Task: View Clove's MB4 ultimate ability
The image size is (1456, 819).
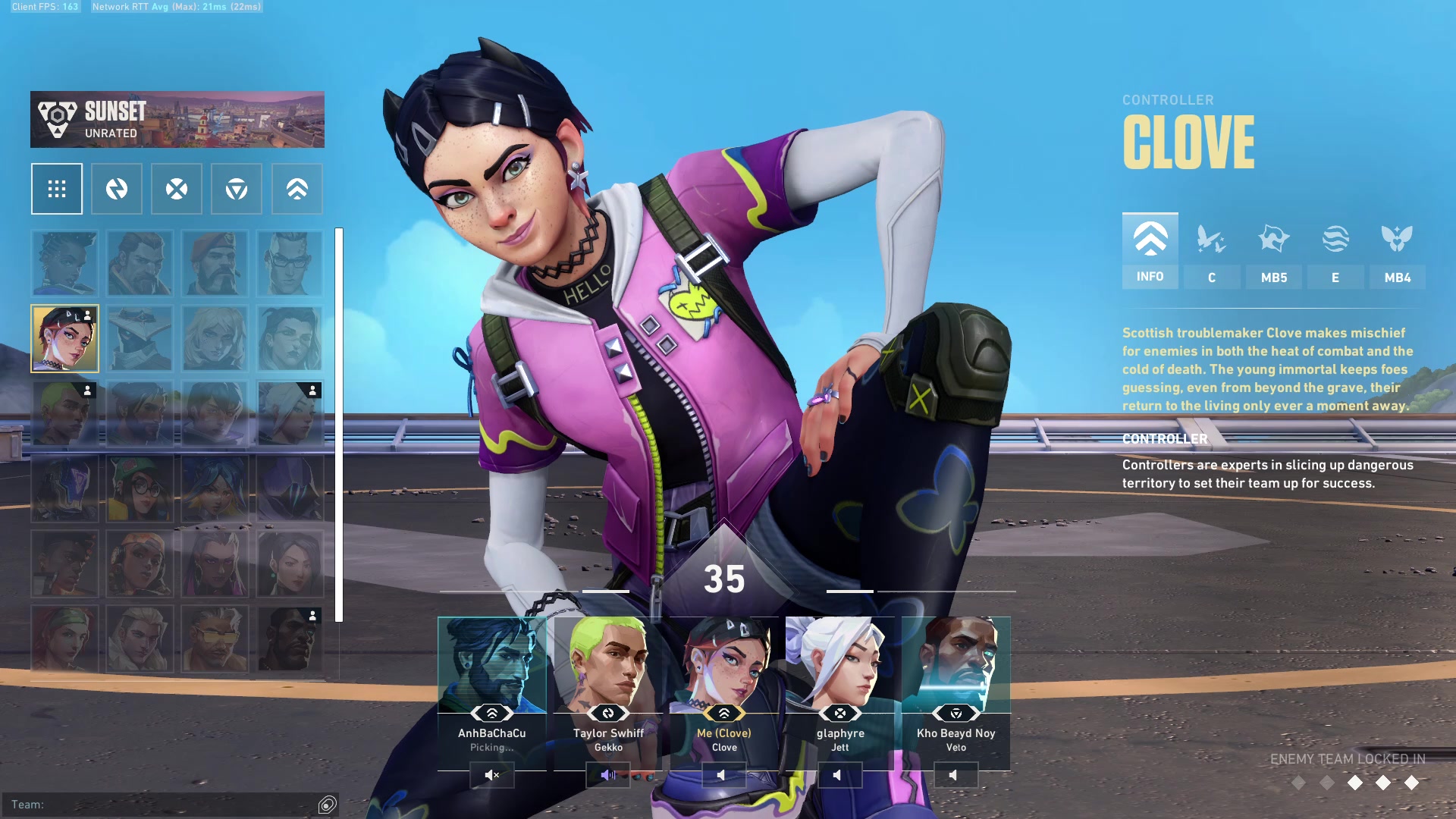Action: point(1397,252)
